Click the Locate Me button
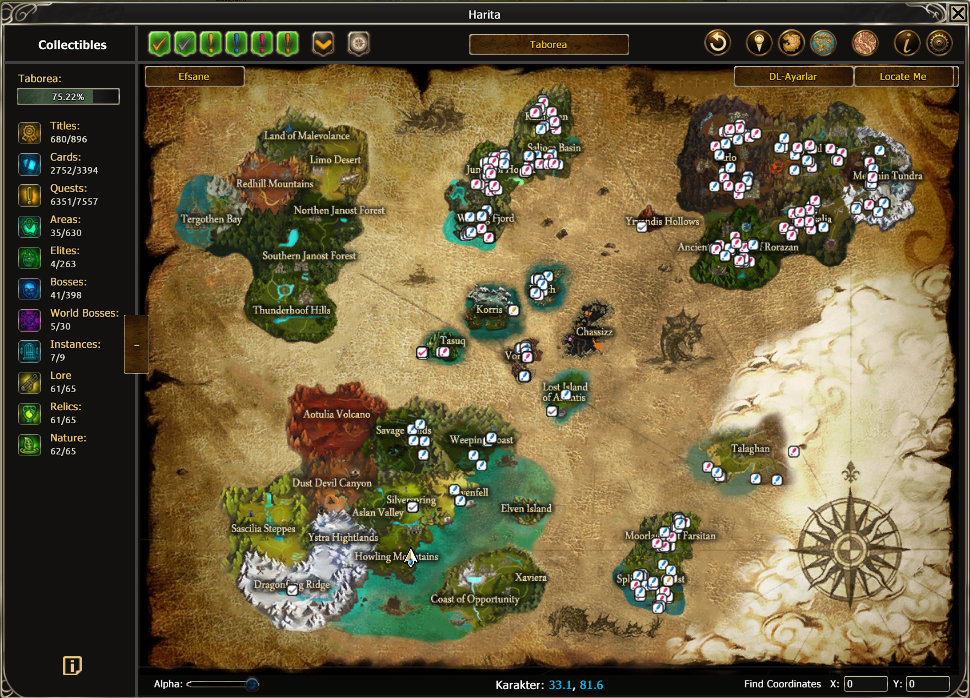Viewport: 970px width, 698px height. (903, 77)
